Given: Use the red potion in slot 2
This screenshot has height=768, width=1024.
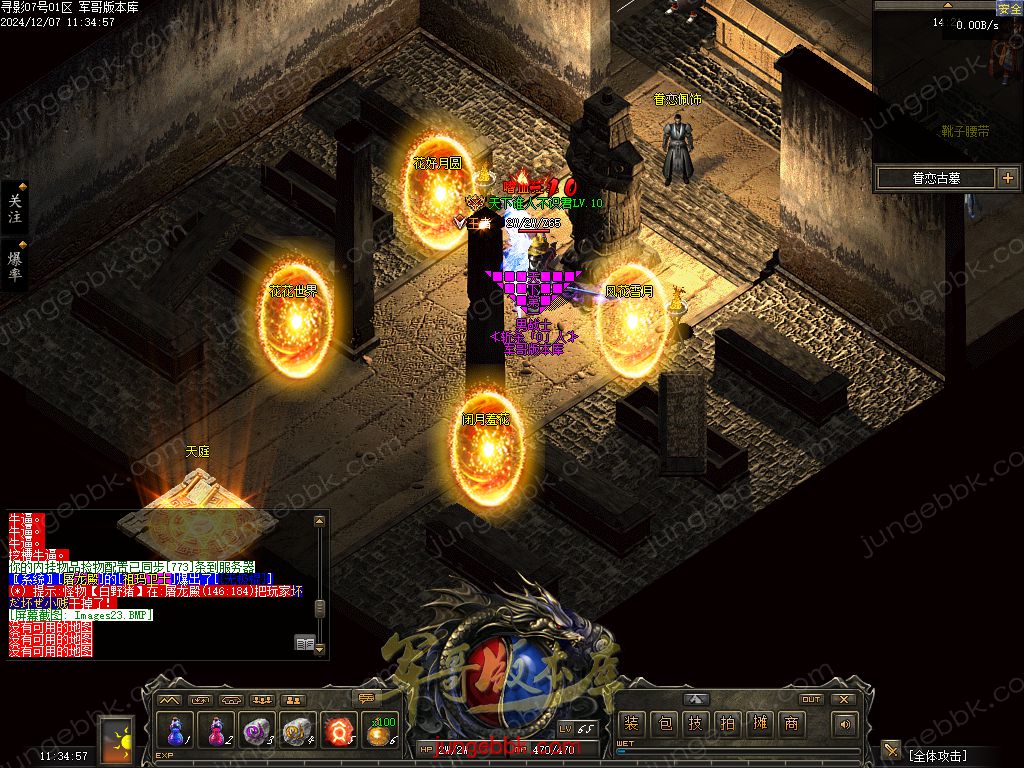Looking at the screenshot, I should pos(216,731).
